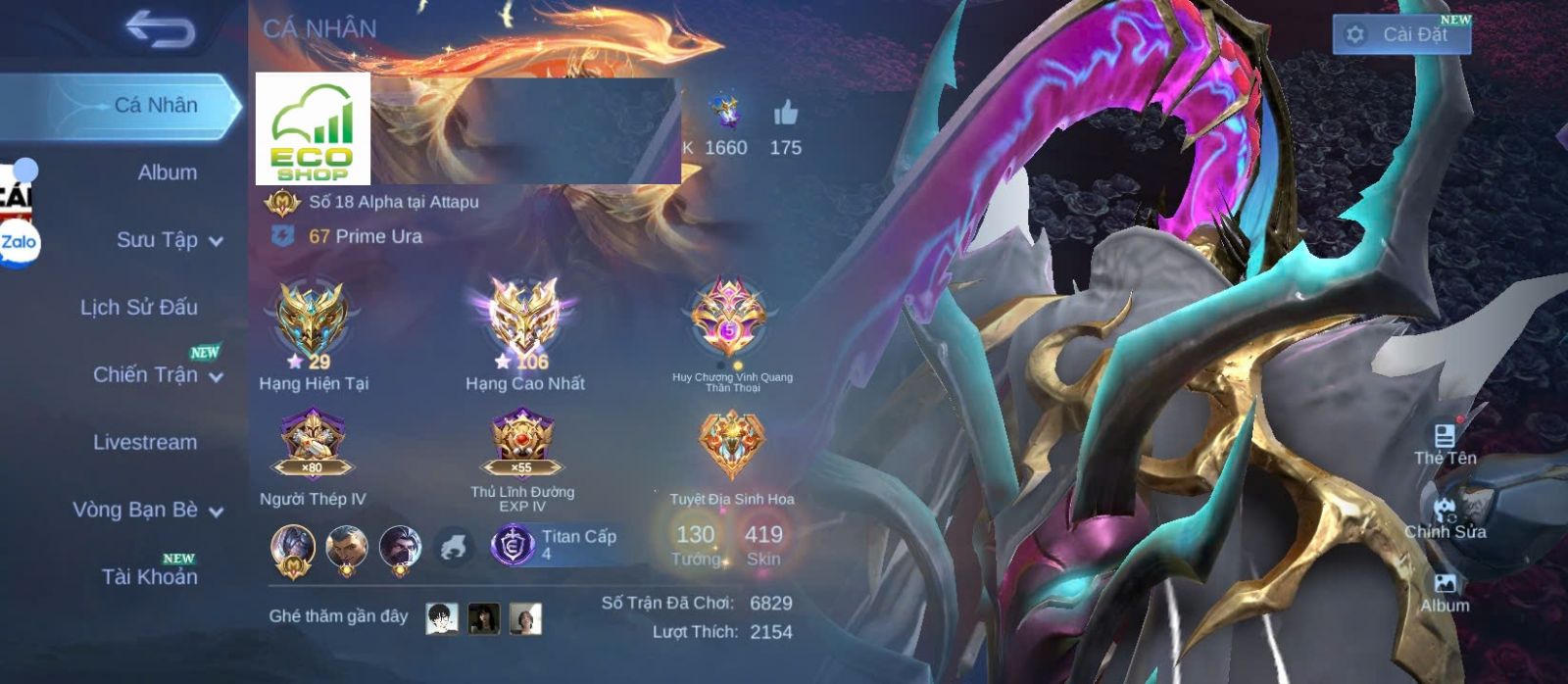Open Cài Đặt settings
Viewport: 1568px width, 684px height.
coord(1401,34)
